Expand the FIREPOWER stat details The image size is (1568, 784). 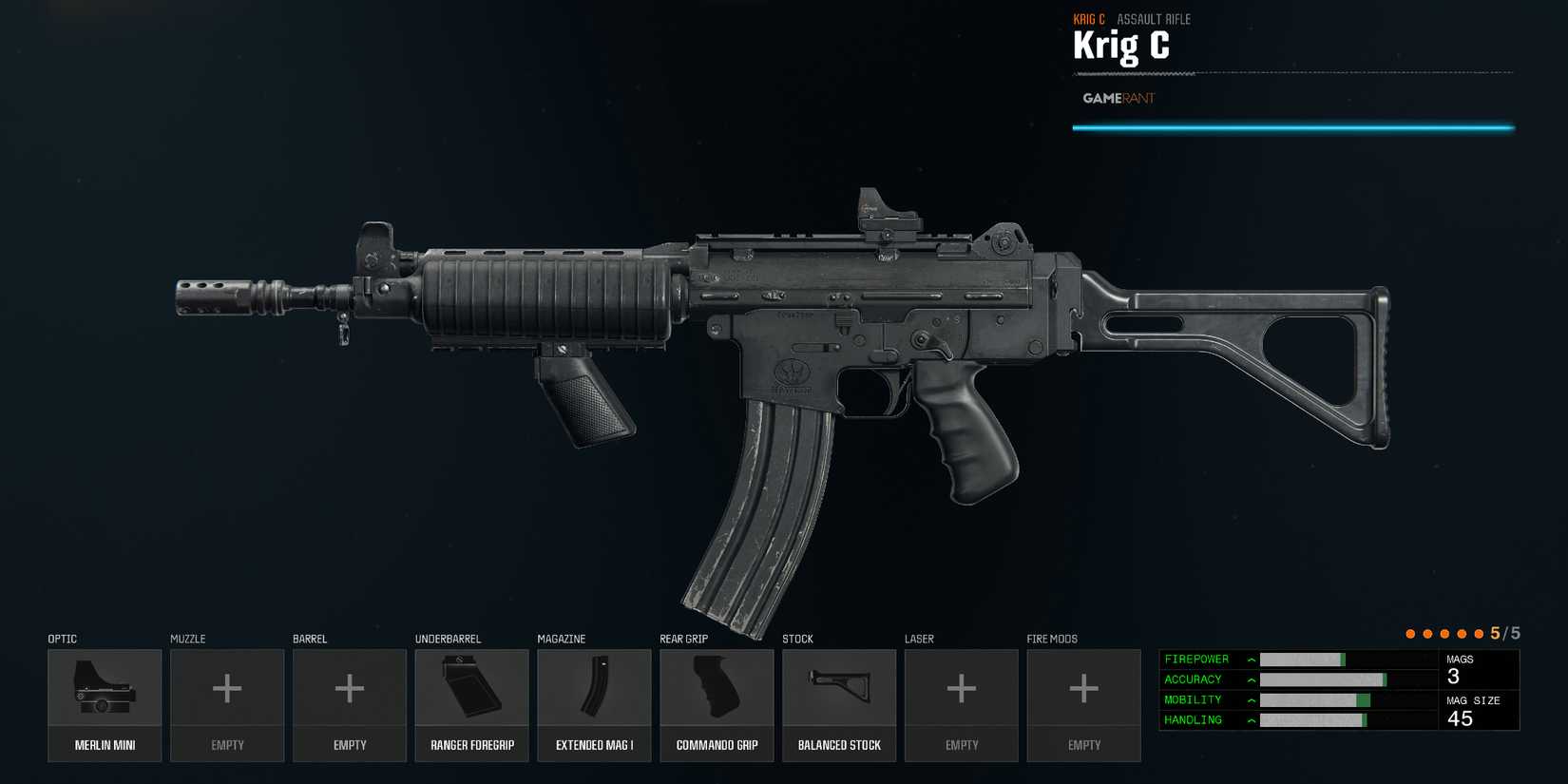pos(1251,659)
